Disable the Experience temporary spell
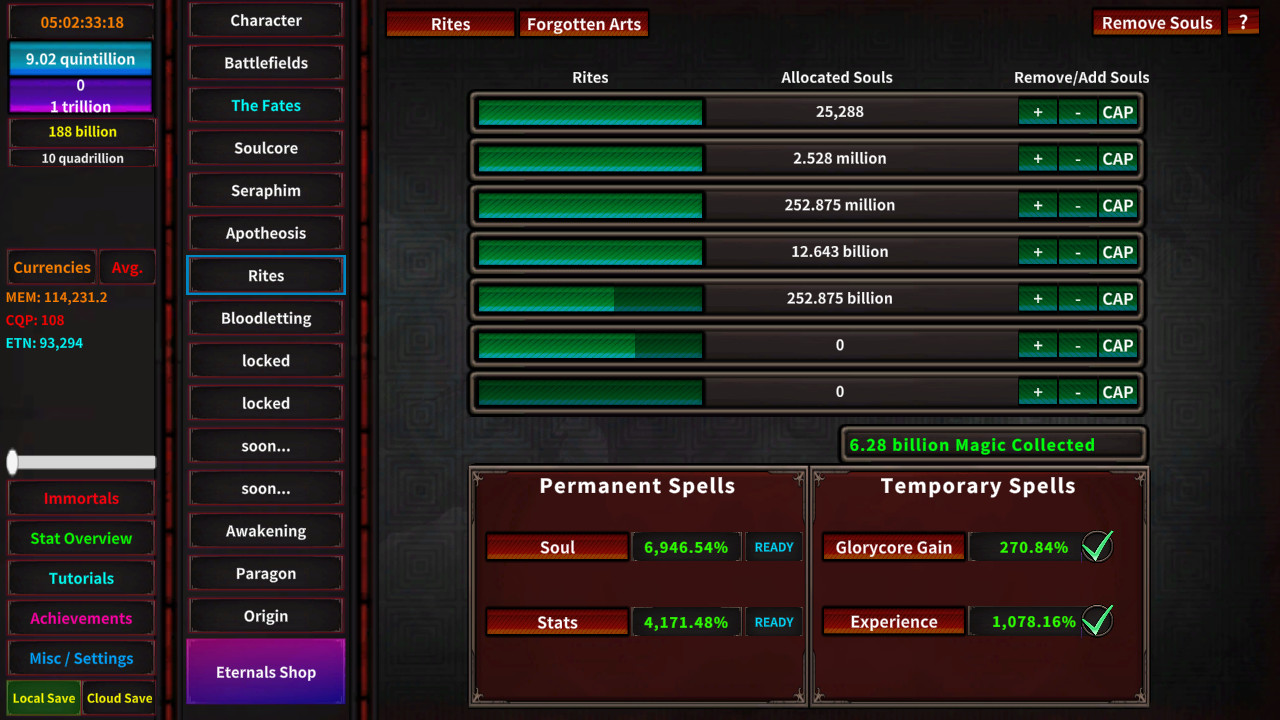This screenshot has width=1280, height=720. [x=1096, y=621]
